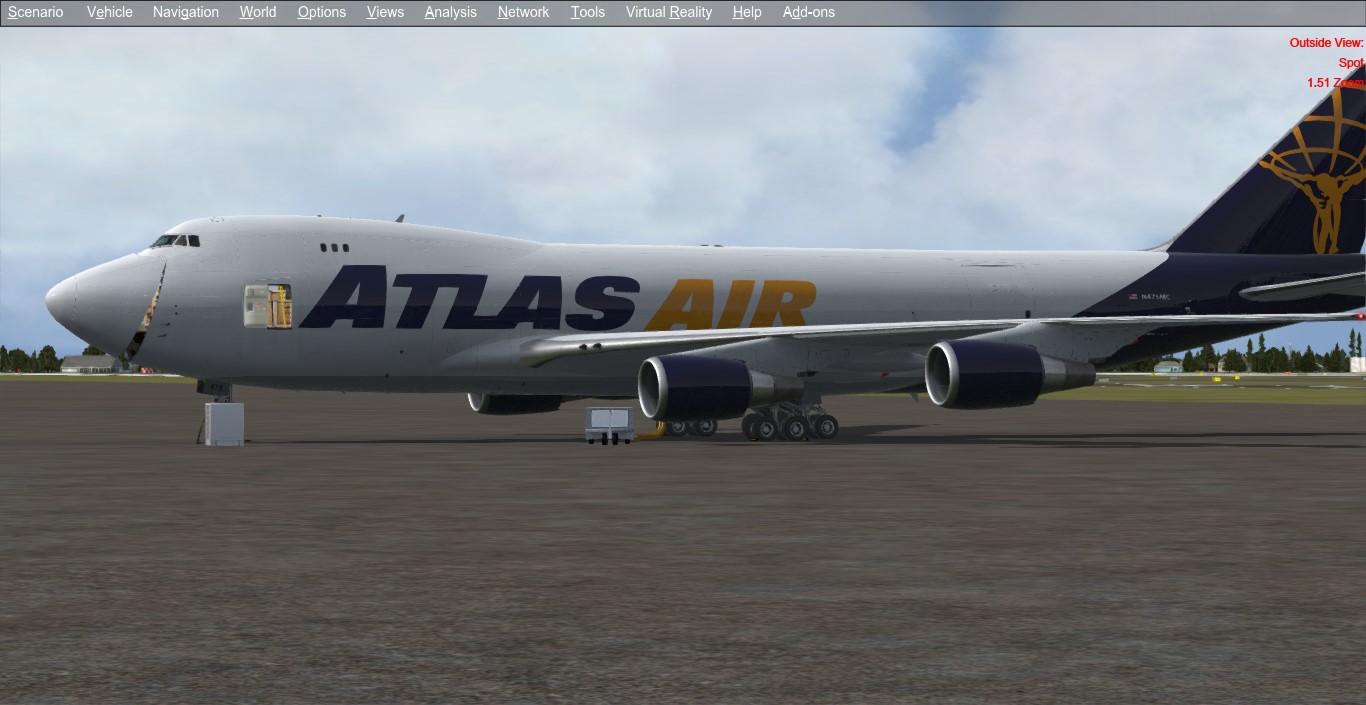The width and height of the screenshot is (1366, 705).
Task: Show the Add-ons menu
Action: pos(809,12)
